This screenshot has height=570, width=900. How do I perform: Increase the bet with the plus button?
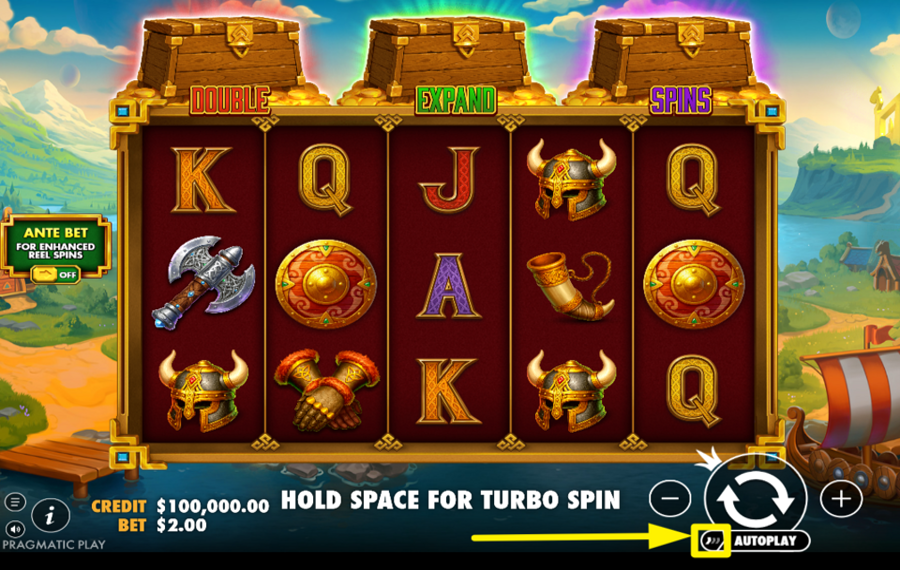click(841, 497)
